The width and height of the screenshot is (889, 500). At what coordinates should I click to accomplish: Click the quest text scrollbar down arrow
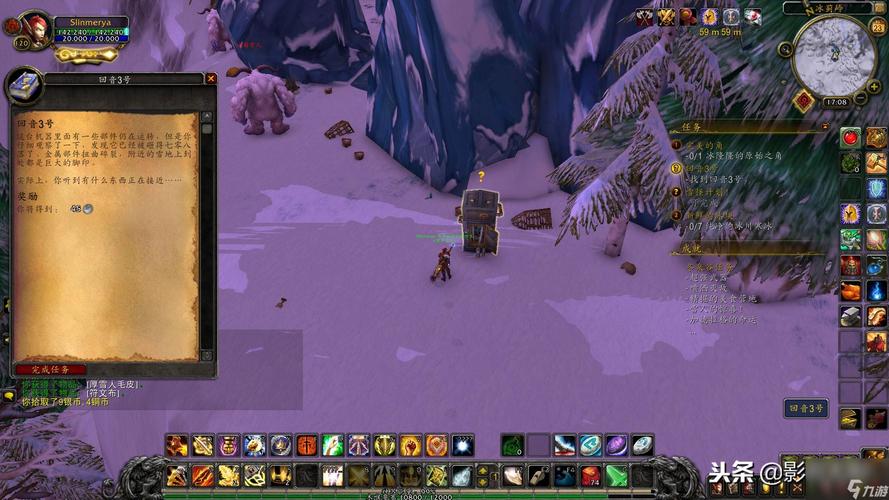click(x=207, y=355)
